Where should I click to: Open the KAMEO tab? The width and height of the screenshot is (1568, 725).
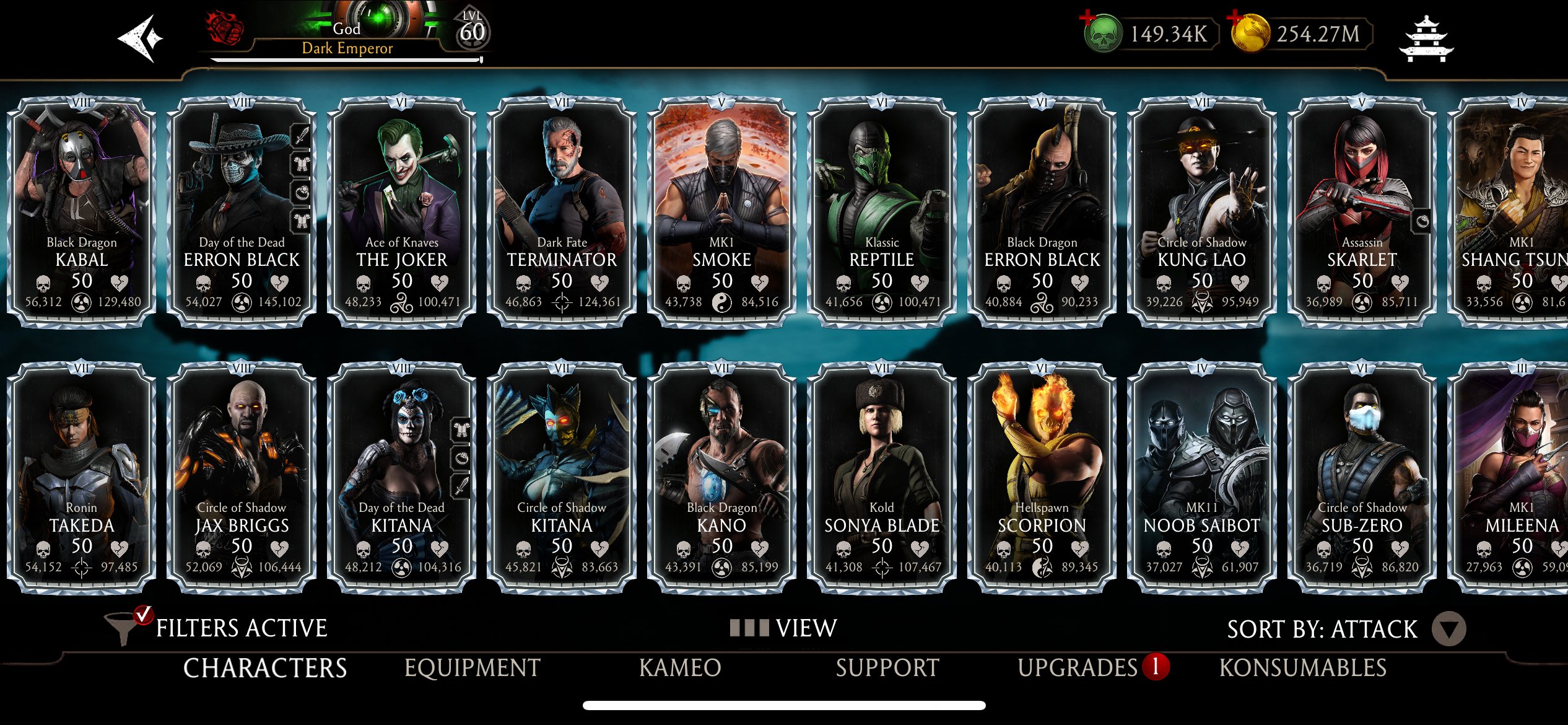pyautogui.click(x=680, y=668)
